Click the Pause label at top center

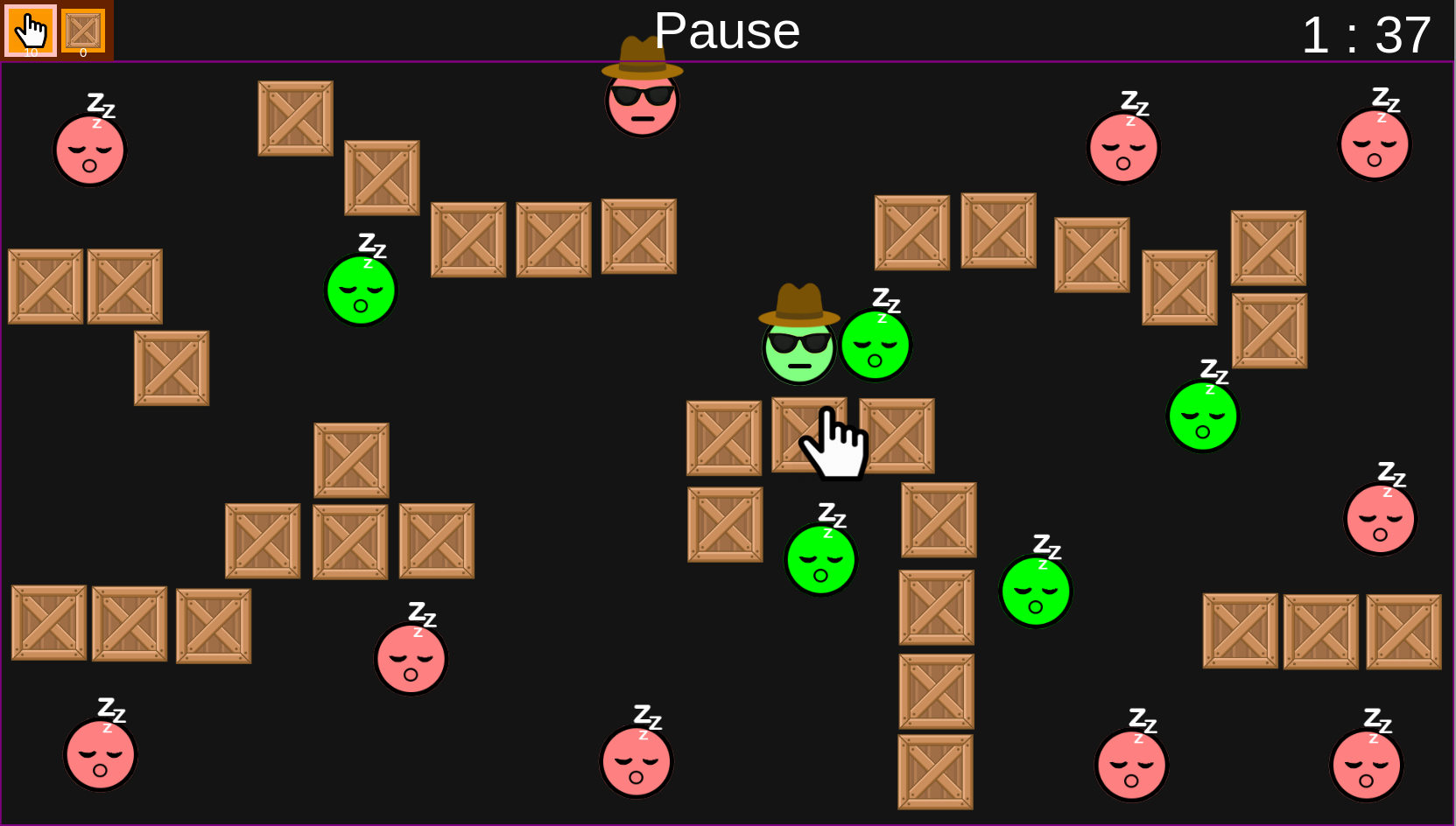tap(727, 31)
